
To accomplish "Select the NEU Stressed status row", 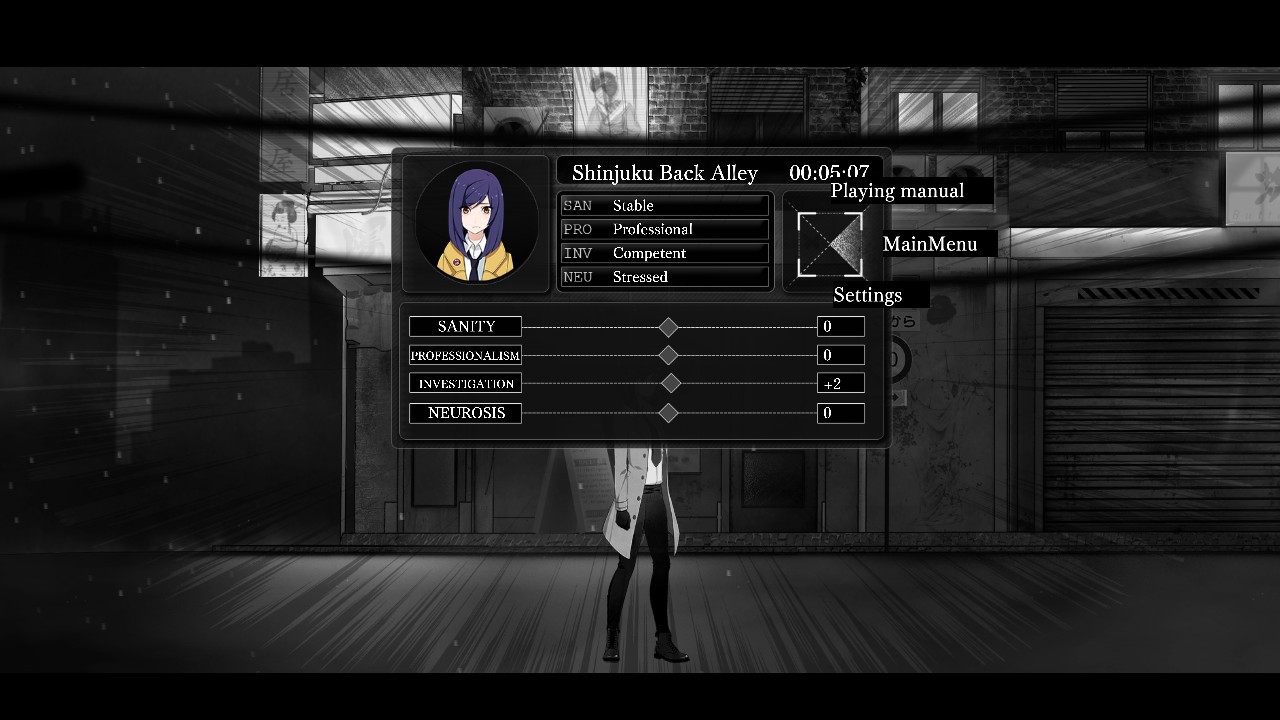I will tap(664, 277).
